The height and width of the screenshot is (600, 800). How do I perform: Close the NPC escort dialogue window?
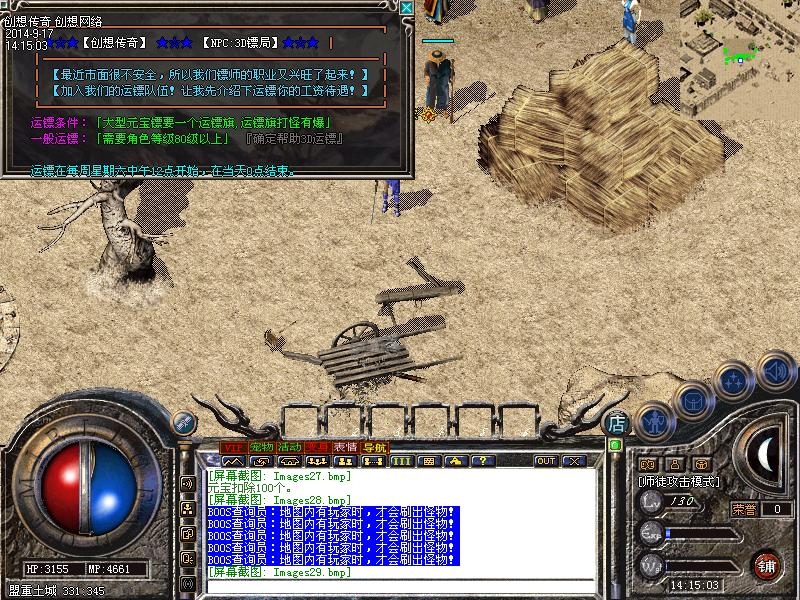point(406,8)
